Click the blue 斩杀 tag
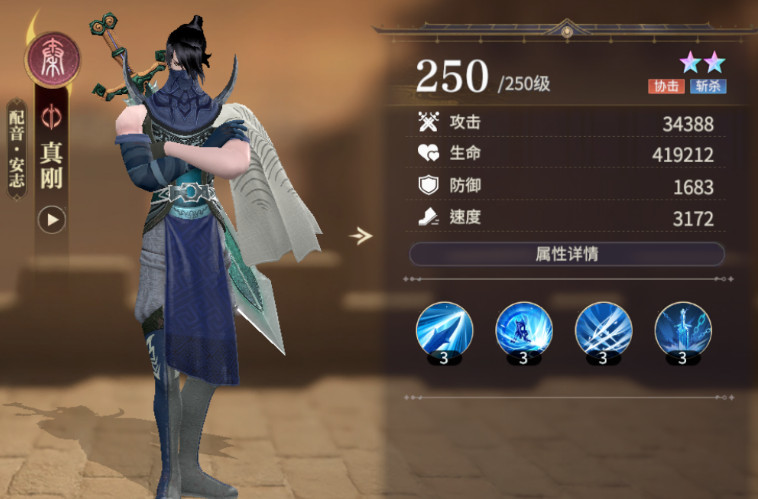The image size is (758, 499). pos(707,86)
